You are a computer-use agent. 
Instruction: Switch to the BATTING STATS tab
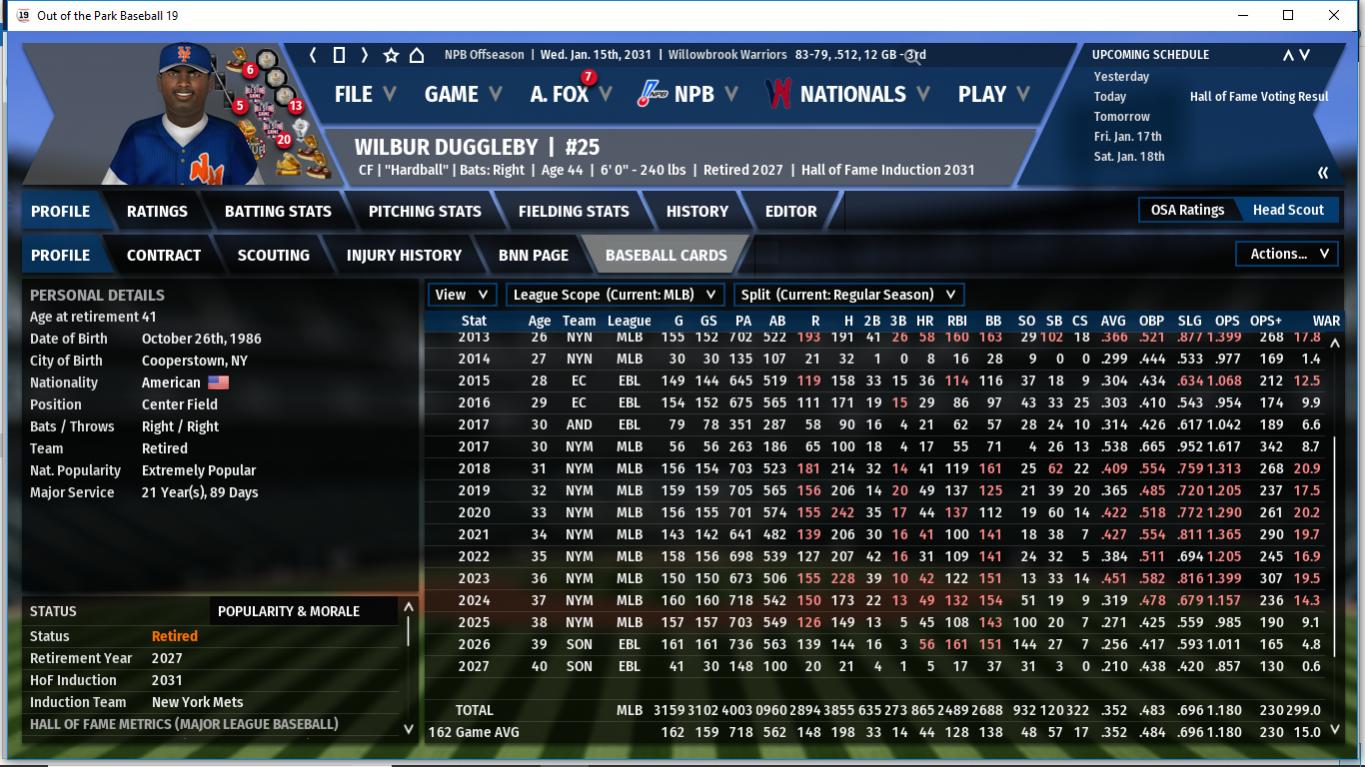[x=277, y=211]
